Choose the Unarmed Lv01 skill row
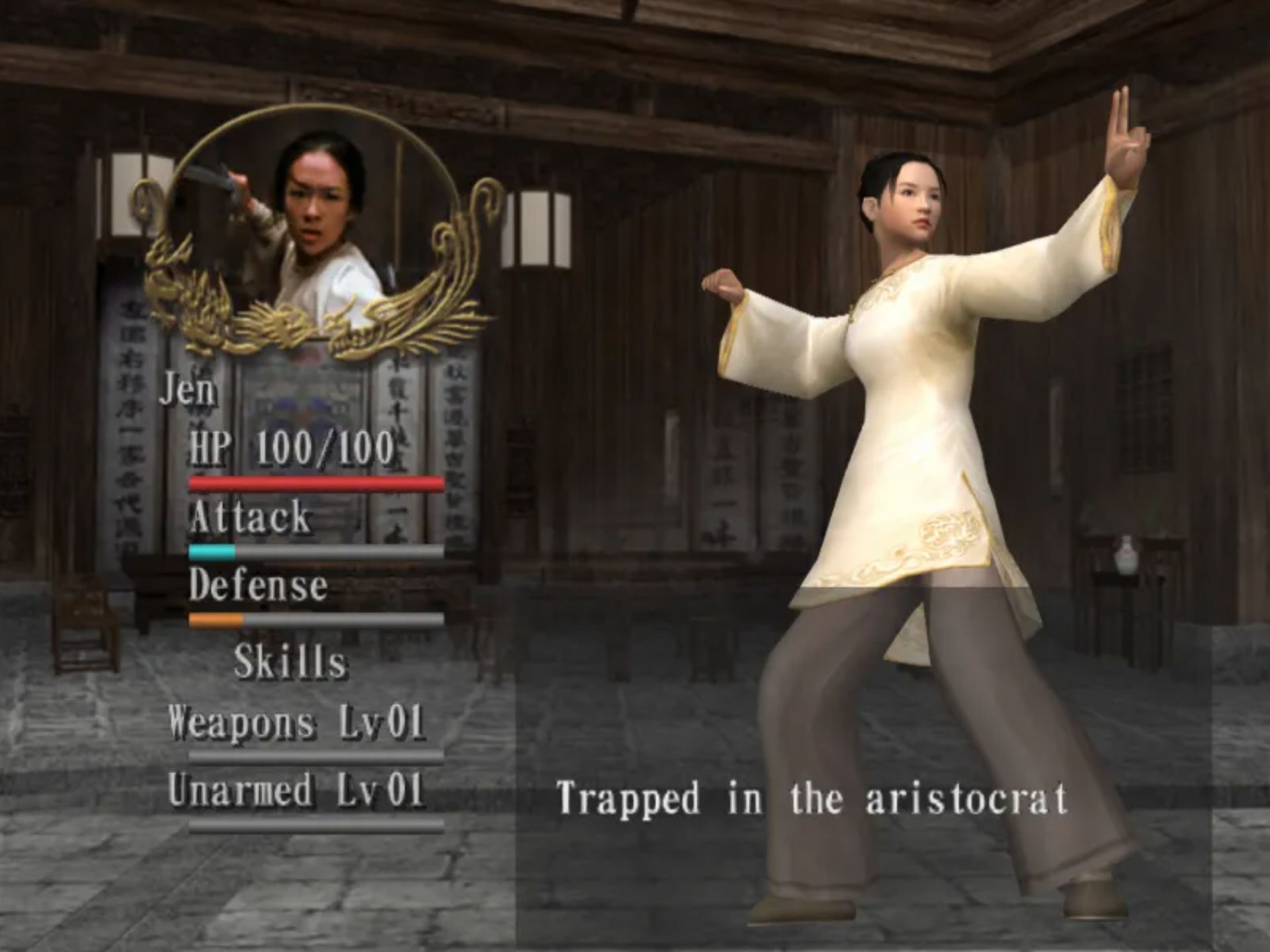The width and height of the screenshot is (1270, 952). (296, 790)
